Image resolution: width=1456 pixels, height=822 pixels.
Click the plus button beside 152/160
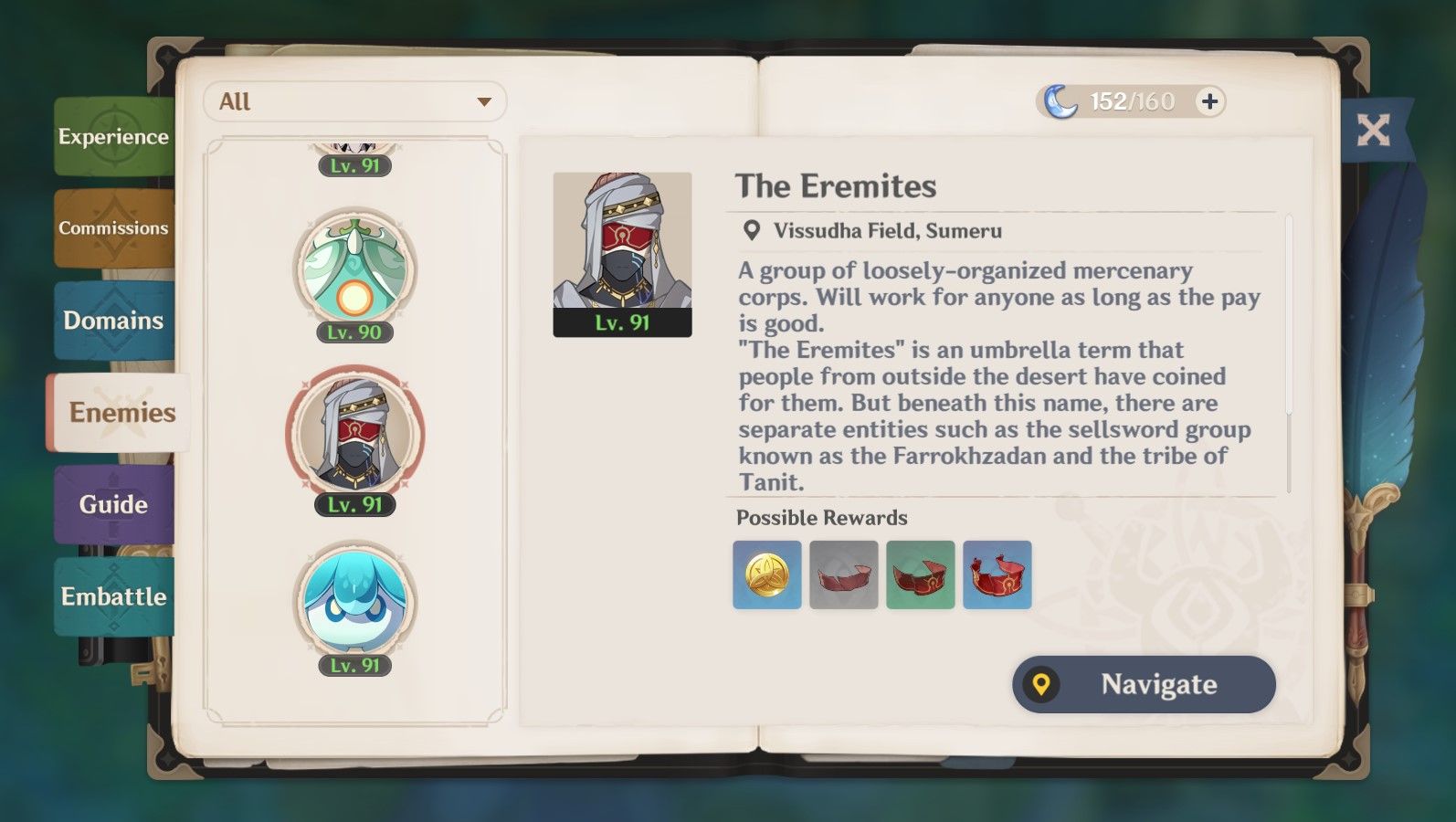pos(1210,101)
